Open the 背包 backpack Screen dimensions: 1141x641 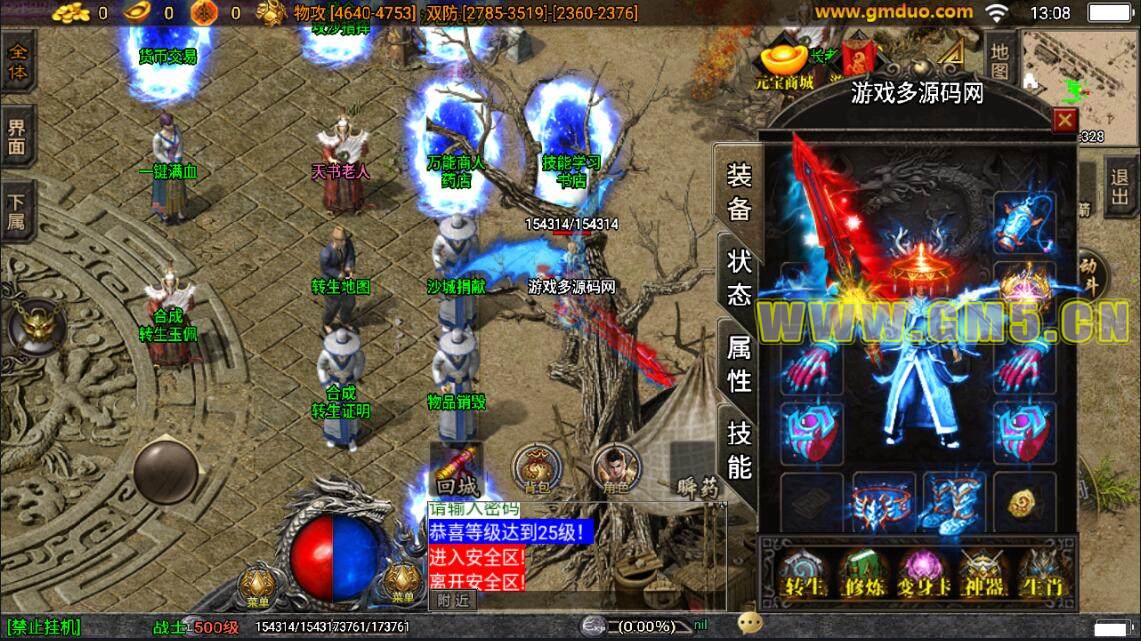[x=537, y=470]
